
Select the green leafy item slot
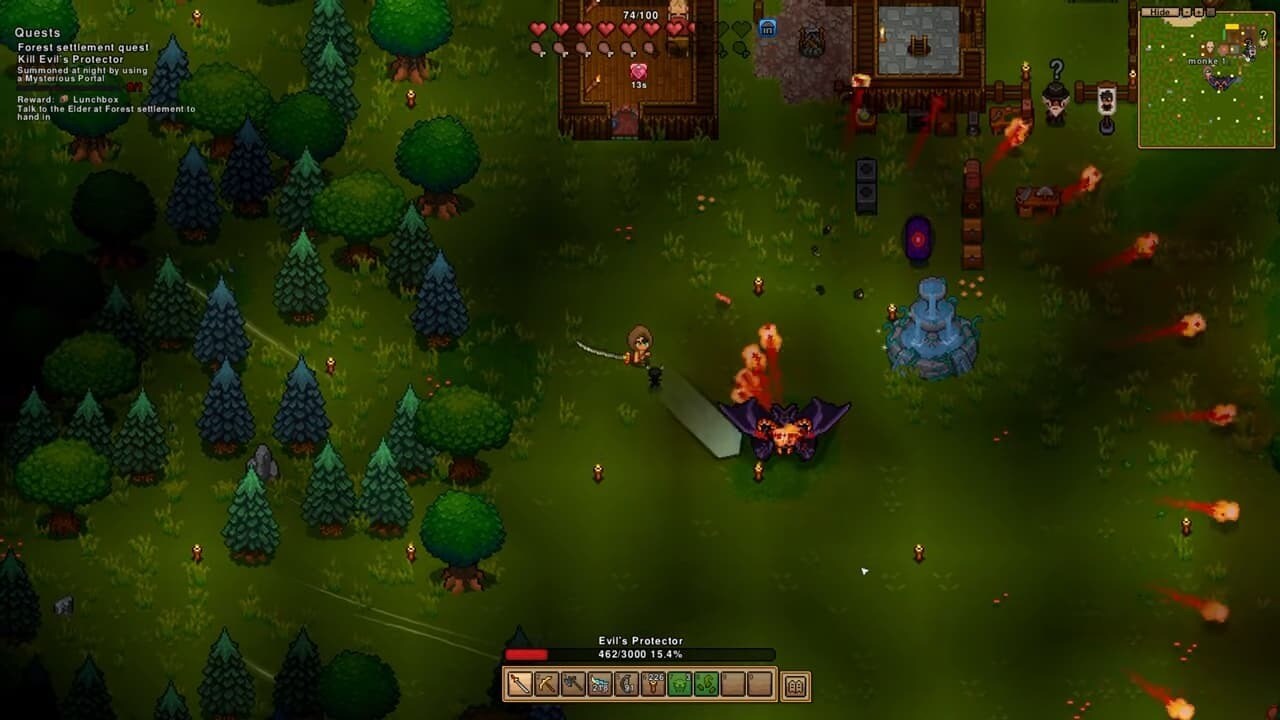pos(707,685)
